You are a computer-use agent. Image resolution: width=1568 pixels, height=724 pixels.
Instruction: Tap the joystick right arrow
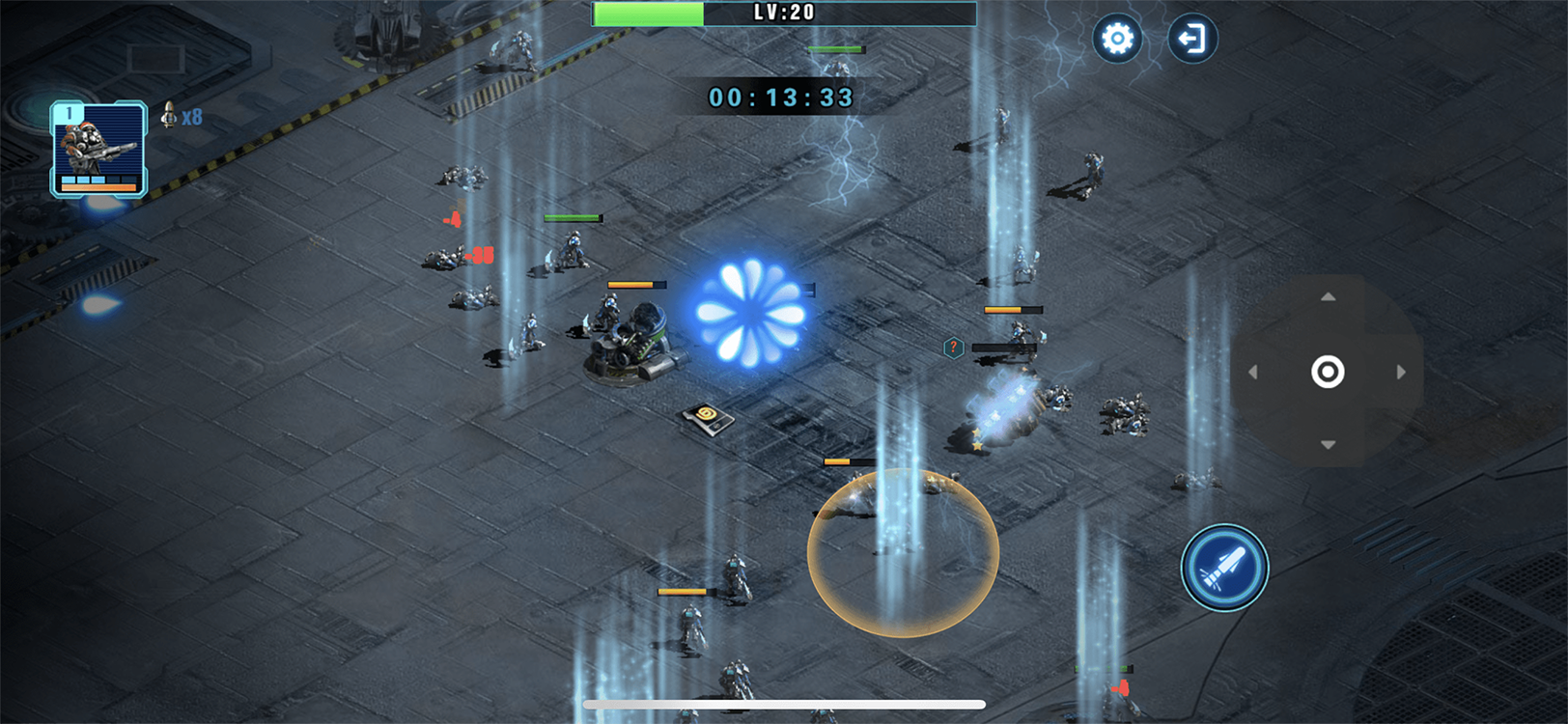click(1401, 372)
